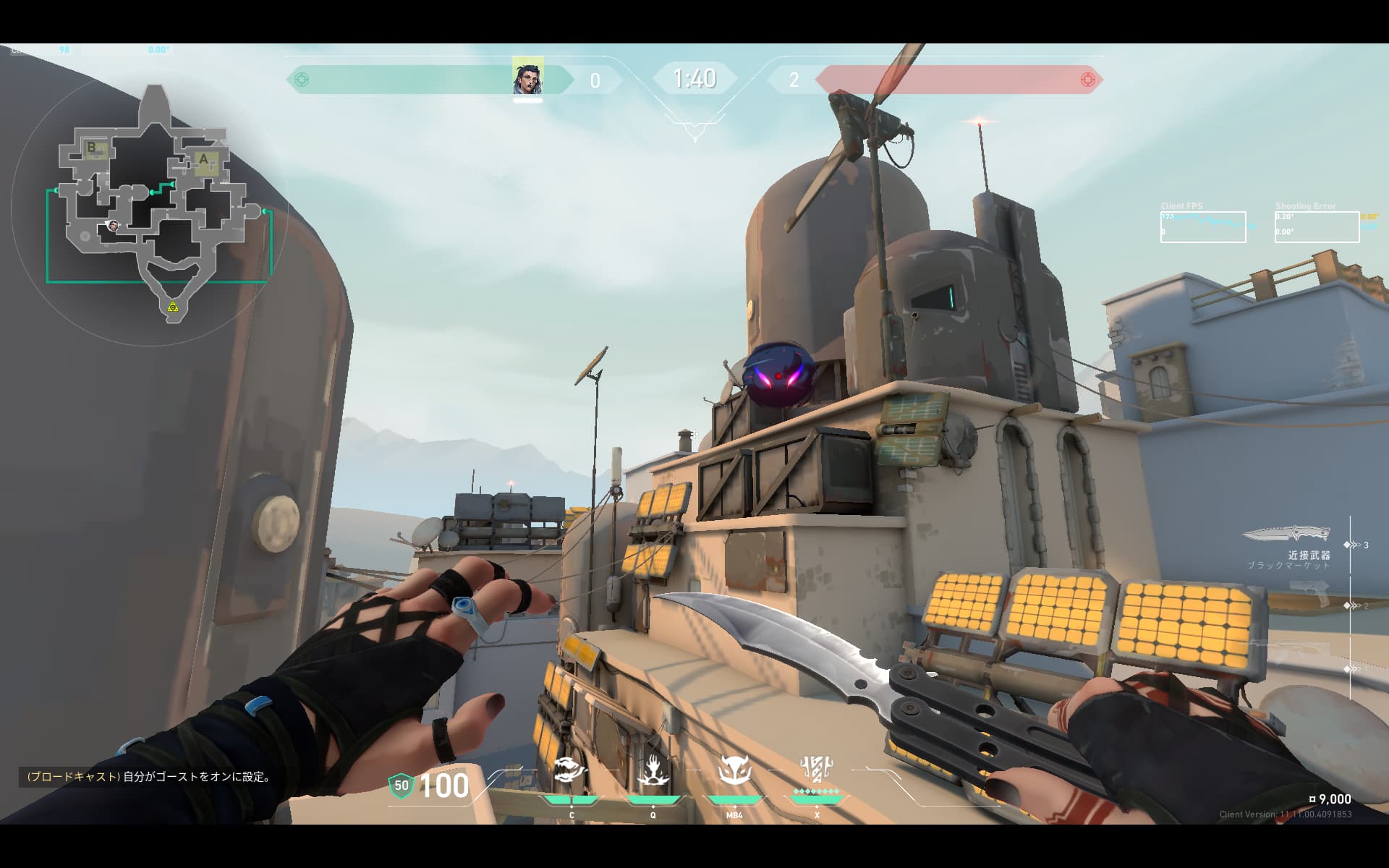Select the melee knife weapon slot

pos(1287,535)
